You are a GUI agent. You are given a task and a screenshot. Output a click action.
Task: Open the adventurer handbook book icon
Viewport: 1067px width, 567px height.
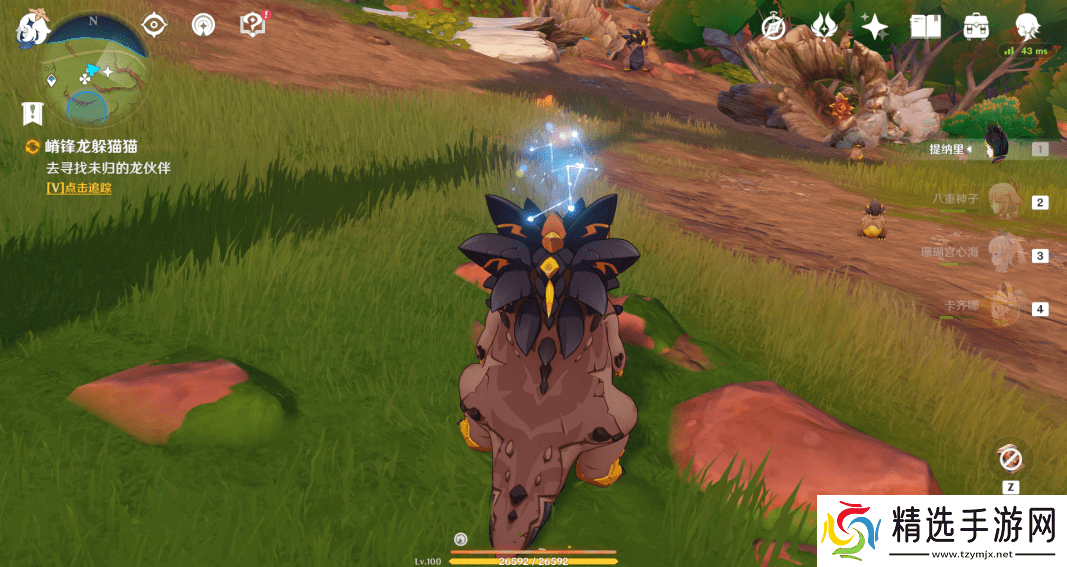click(925, 27)
